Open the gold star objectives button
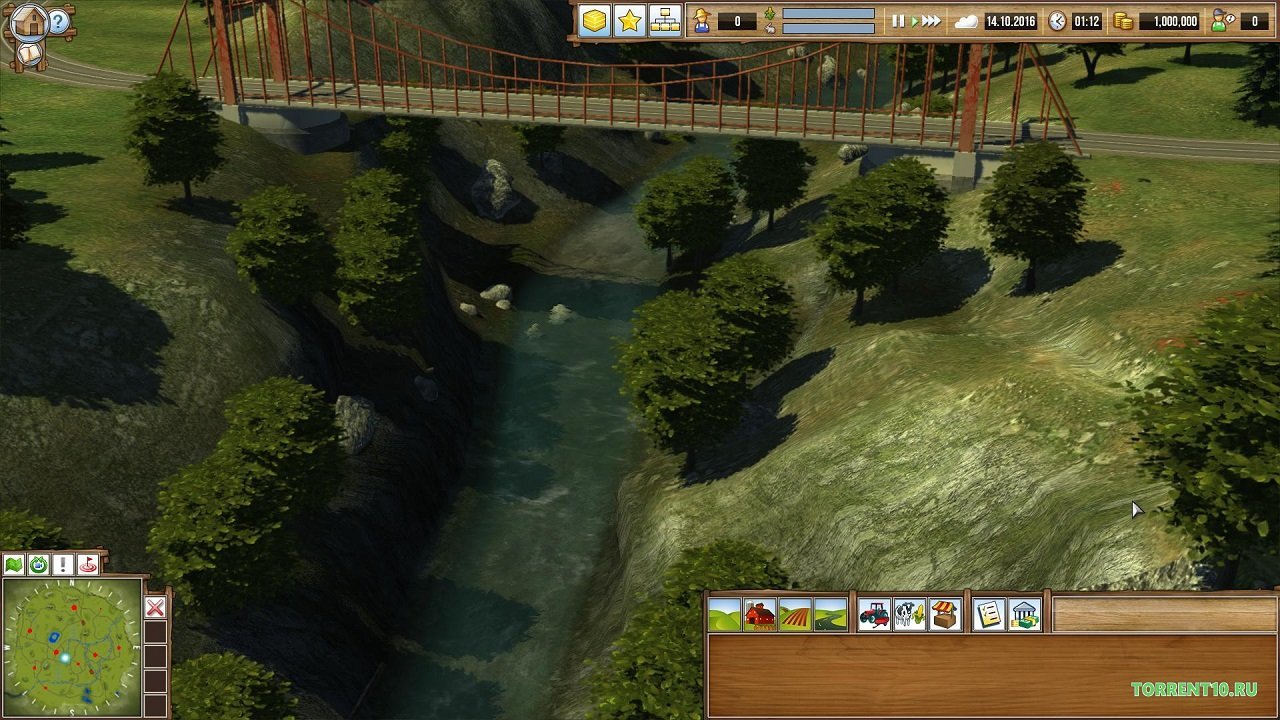This screenshot has height=720, width=1280. coord(629,21)
